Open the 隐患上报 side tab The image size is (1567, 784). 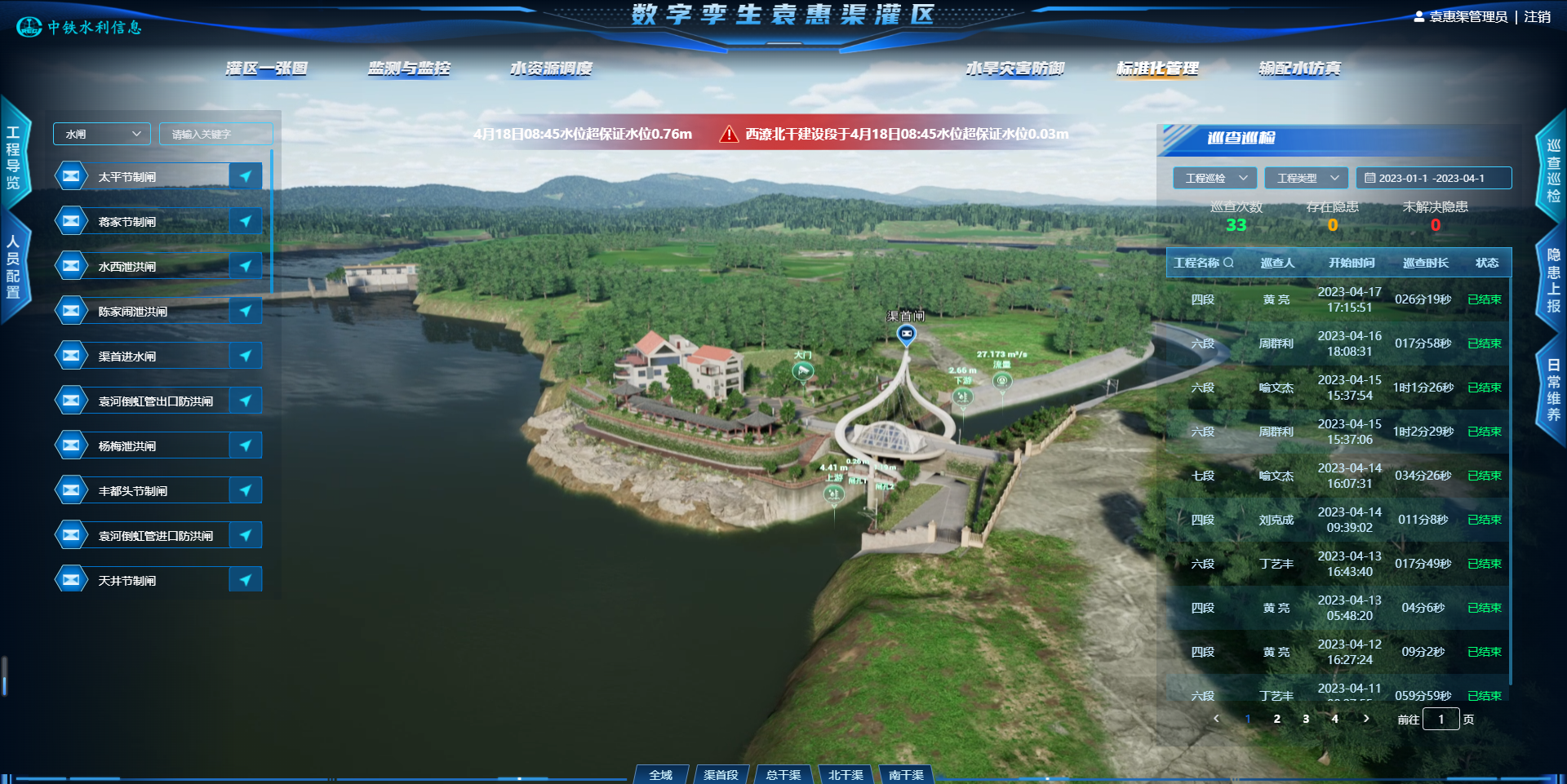(x=1553, y=280)
